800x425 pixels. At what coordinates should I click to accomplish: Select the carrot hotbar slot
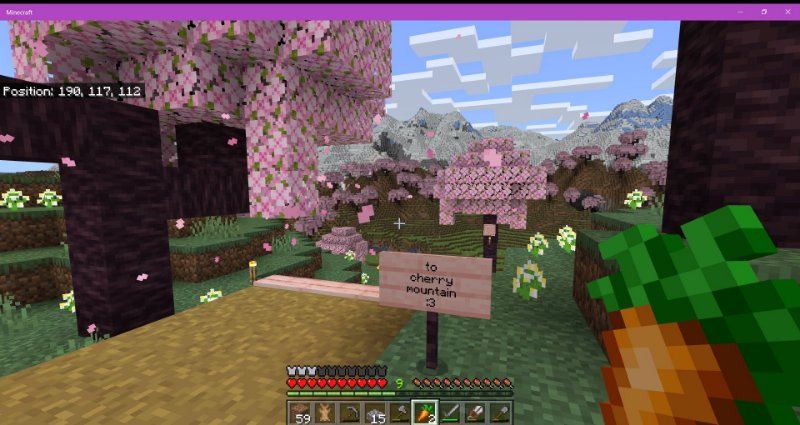pos(424,412)
